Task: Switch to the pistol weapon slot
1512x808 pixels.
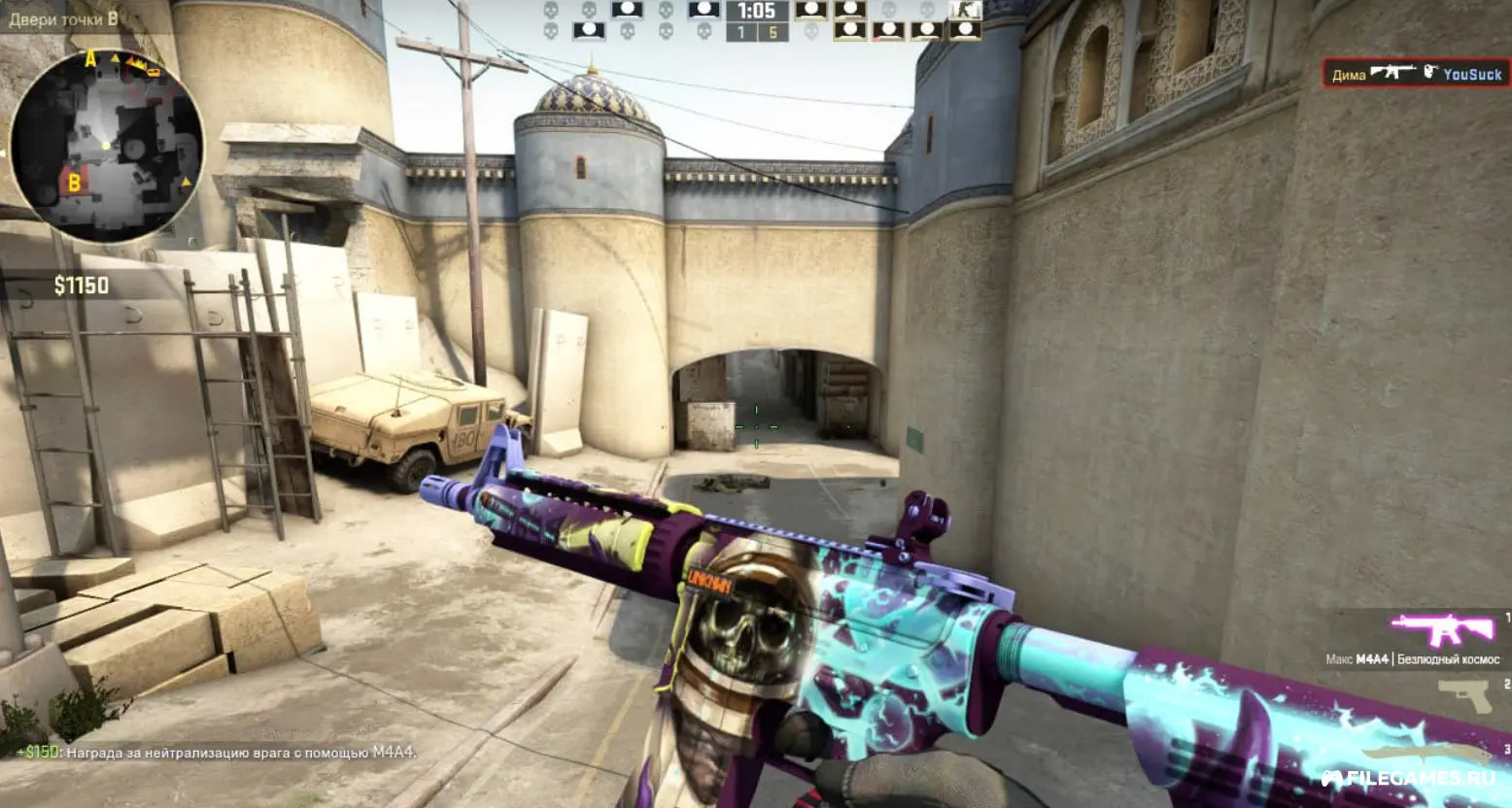Action: [1464, 695]
